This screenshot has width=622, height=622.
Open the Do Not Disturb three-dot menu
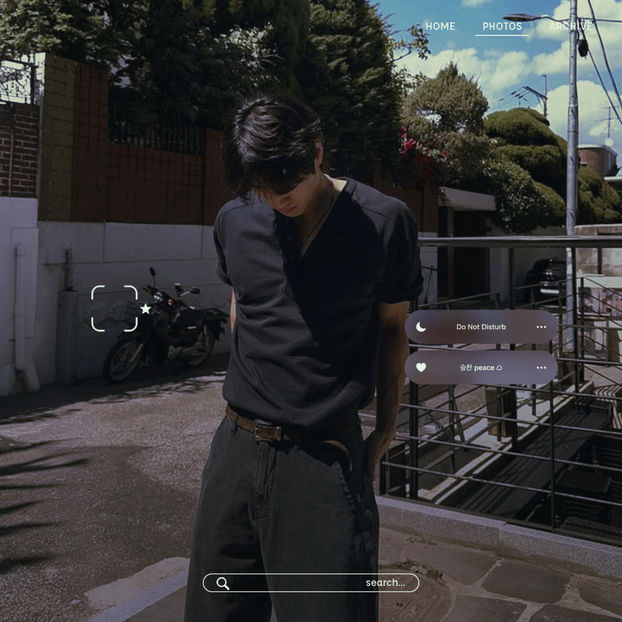[541, 327]
